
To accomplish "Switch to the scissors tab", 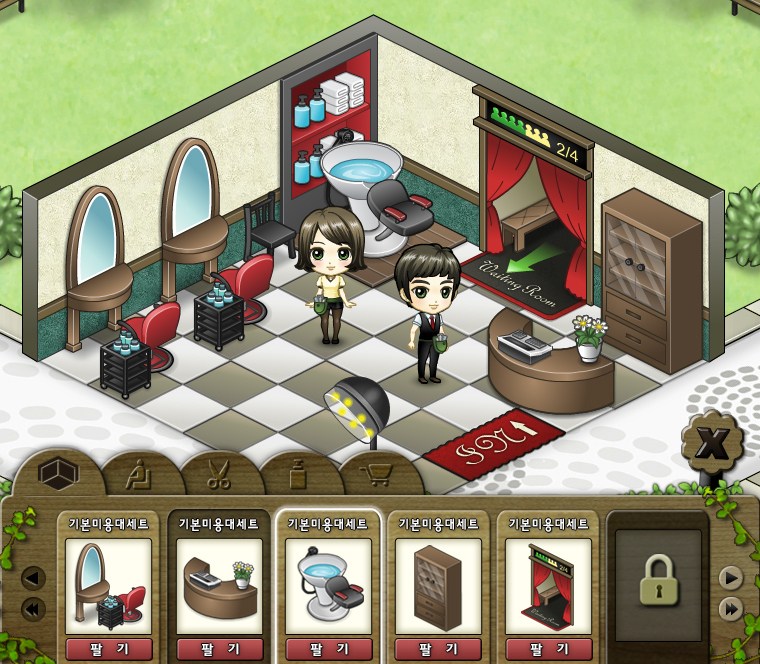I will (219, 474).
